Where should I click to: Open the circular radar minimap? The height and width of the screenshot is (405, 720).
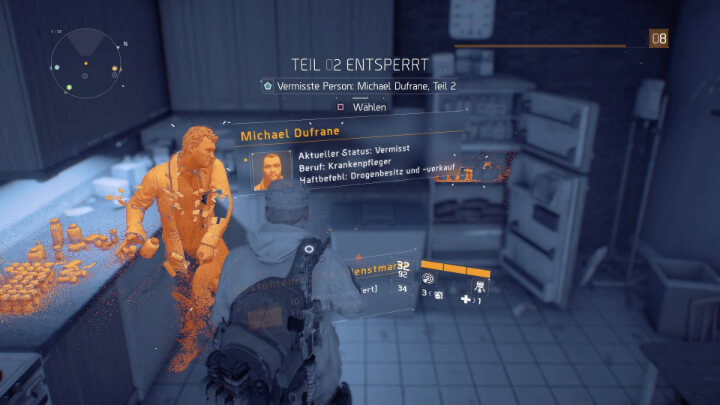click(86, 64)
